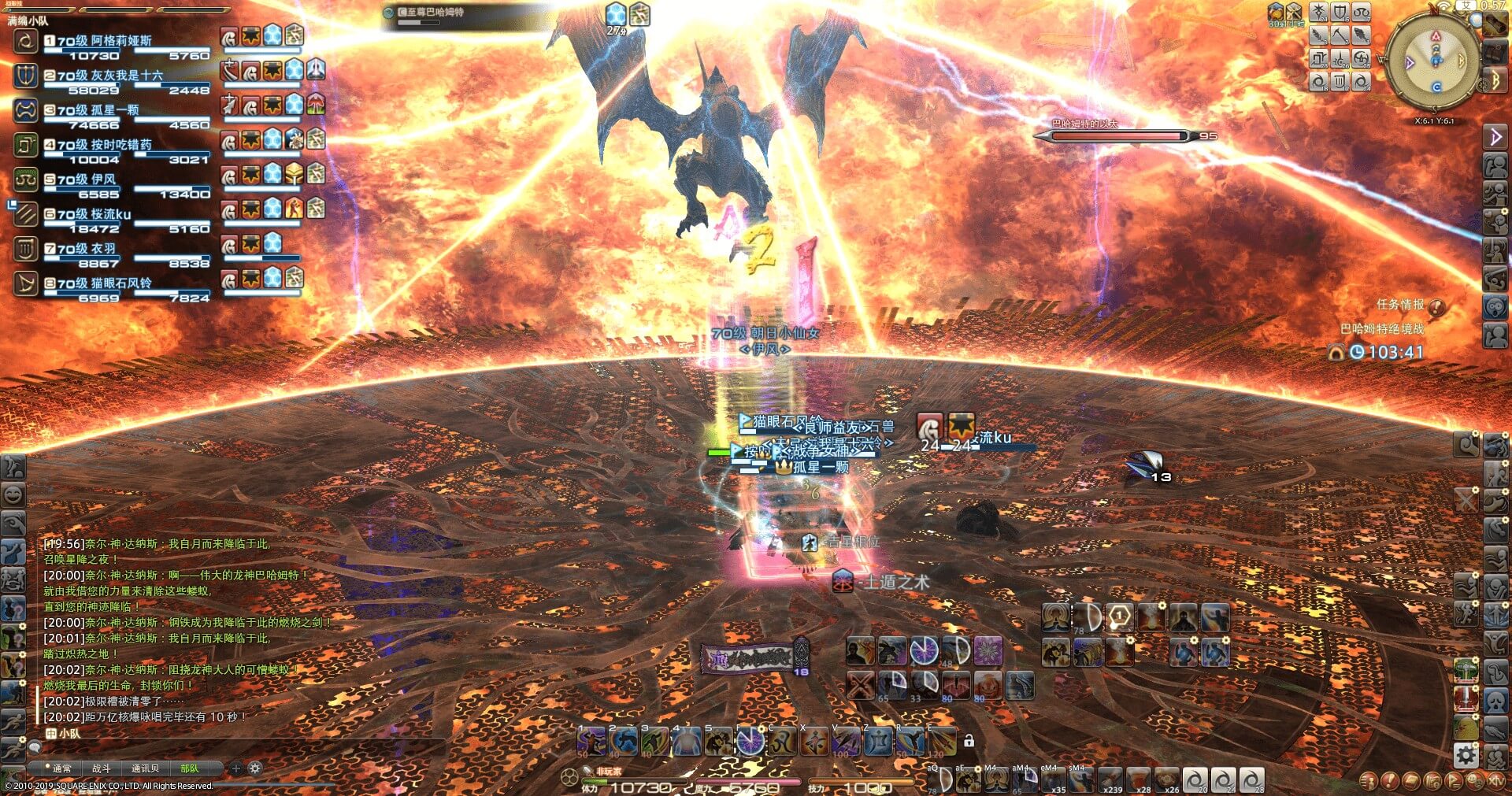Trigger the hexagon number 1 marker action
The width and height of the screenshot is (1512, 796).
coord(1119,618)
